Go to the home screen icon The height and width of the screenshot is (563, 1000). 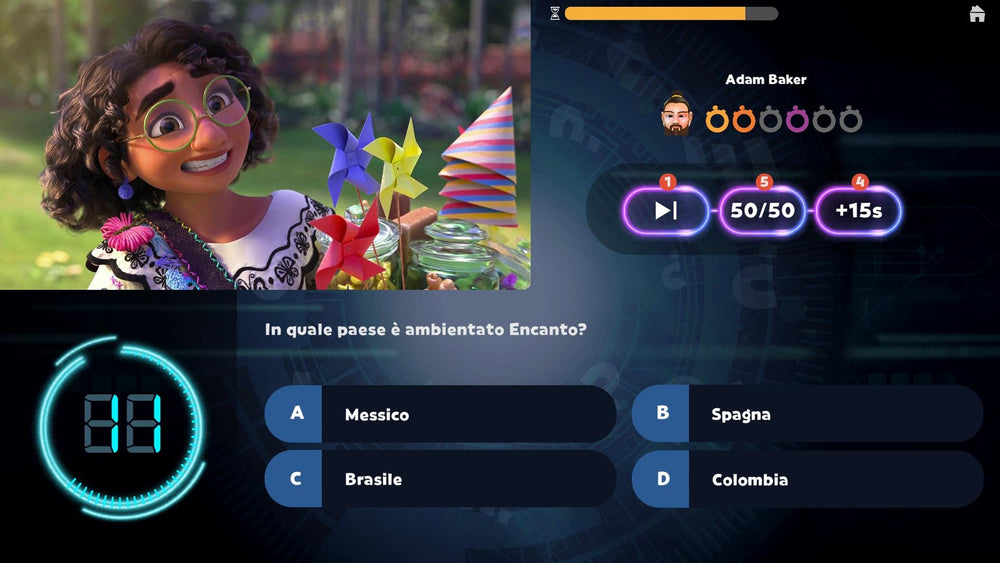pyautogui.click(x=977, y=14)
